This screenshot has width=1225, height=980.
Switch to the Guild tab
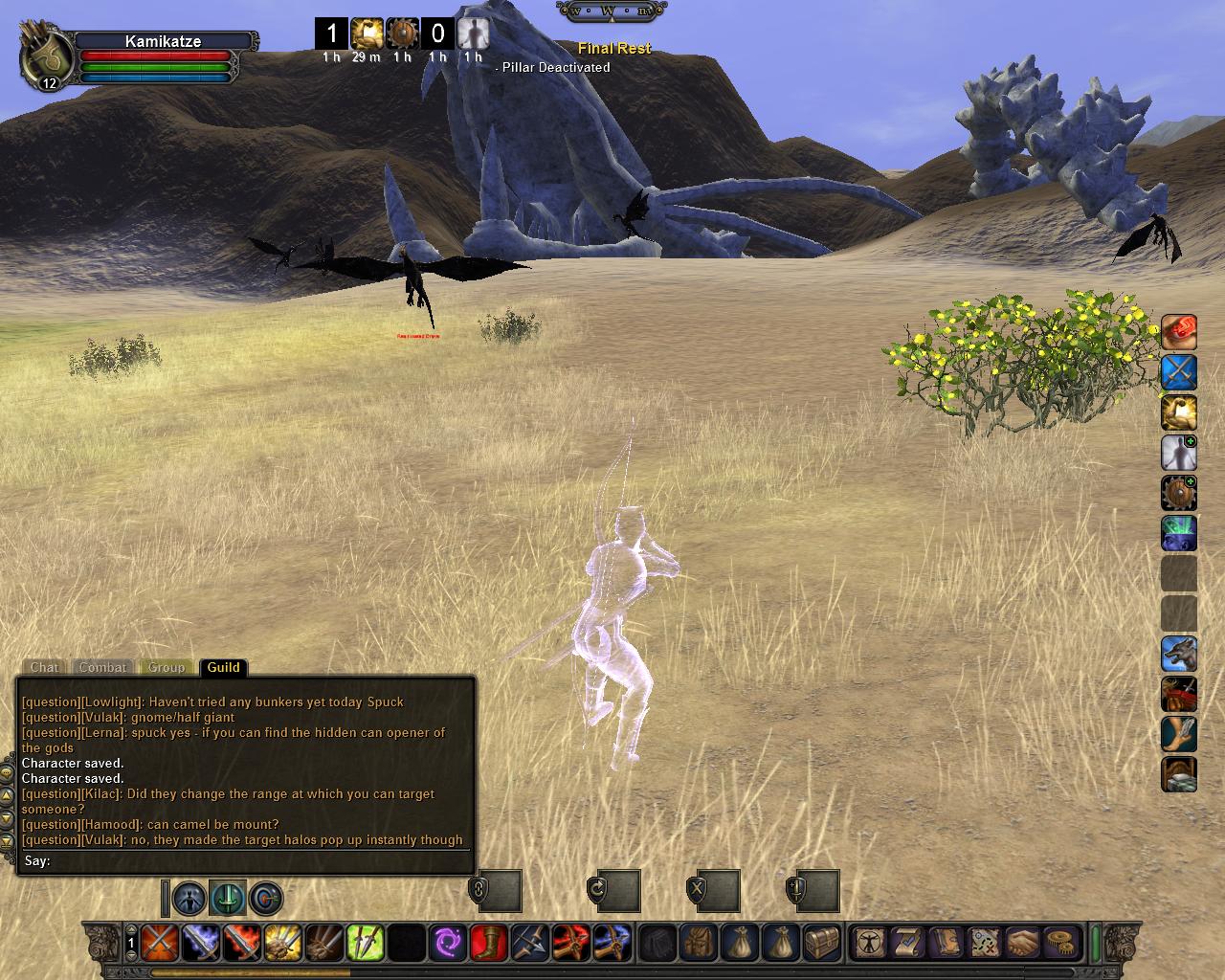tap(223, 667)
